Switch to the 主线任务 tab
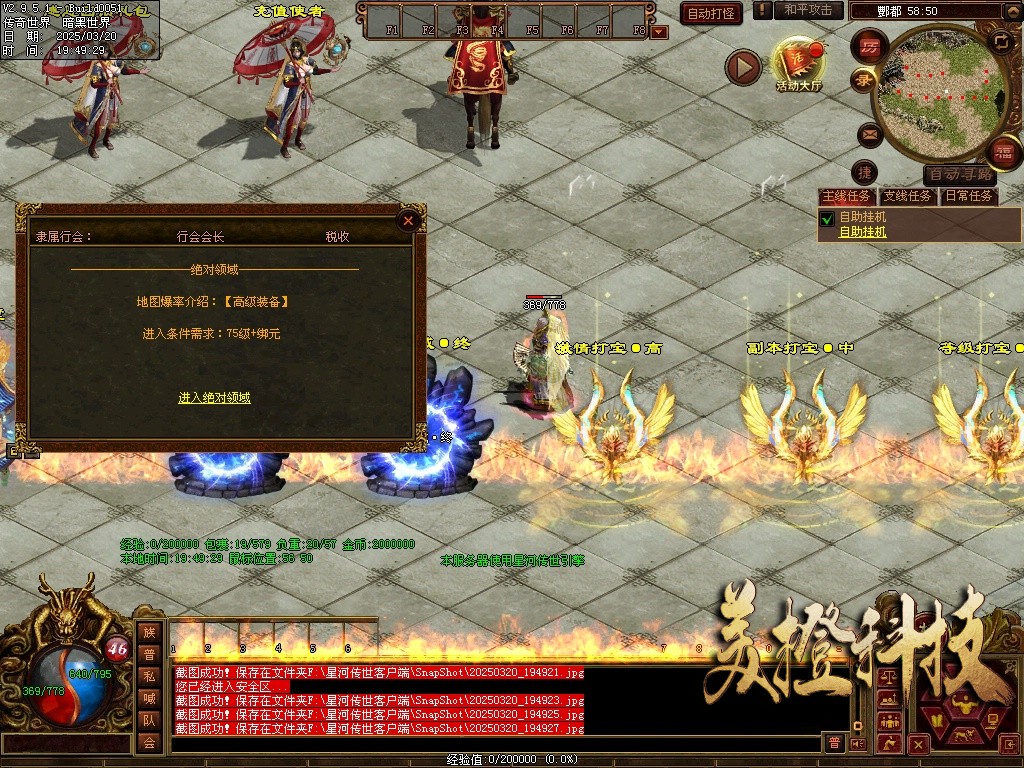 [x=846, y=196]
